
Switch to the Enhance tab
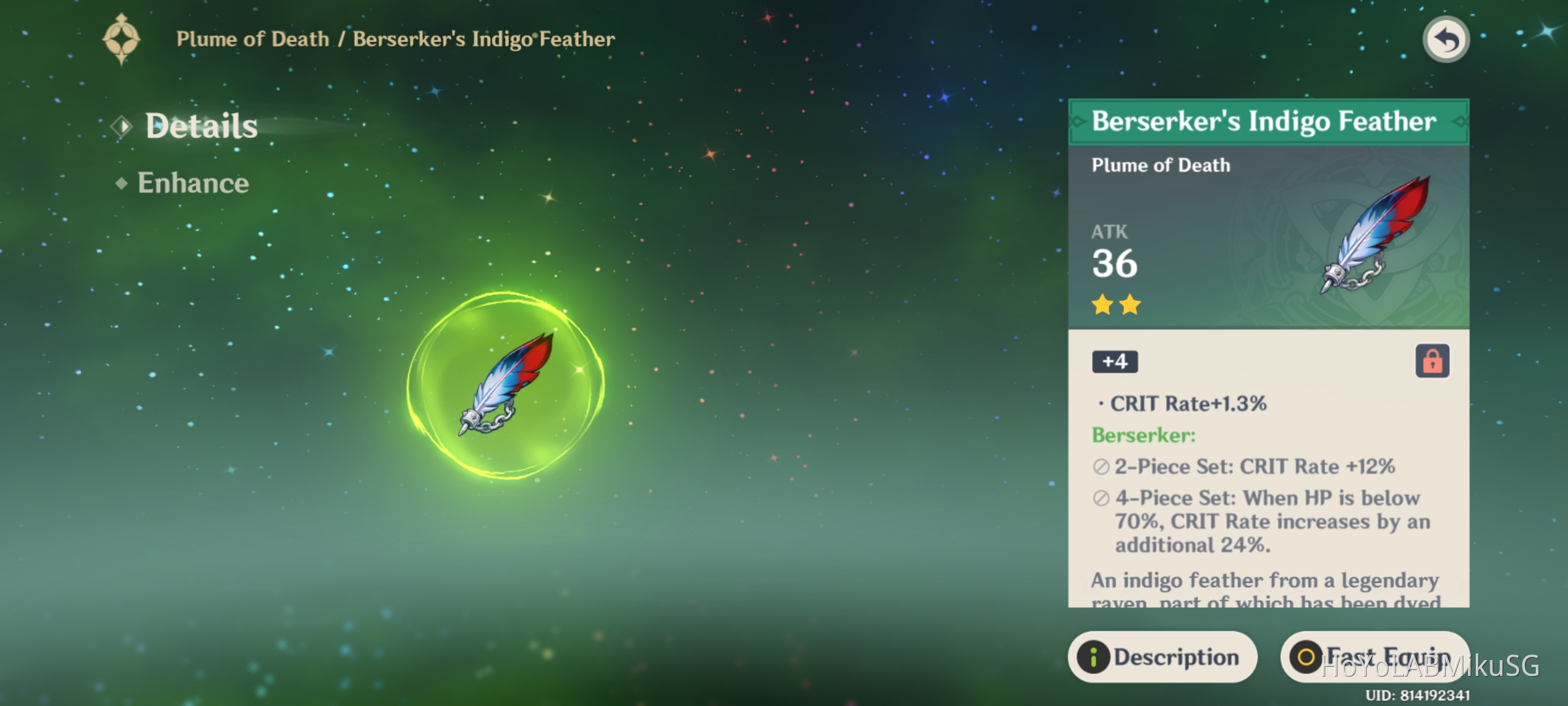pyautogui.click(x=193, y=184)
